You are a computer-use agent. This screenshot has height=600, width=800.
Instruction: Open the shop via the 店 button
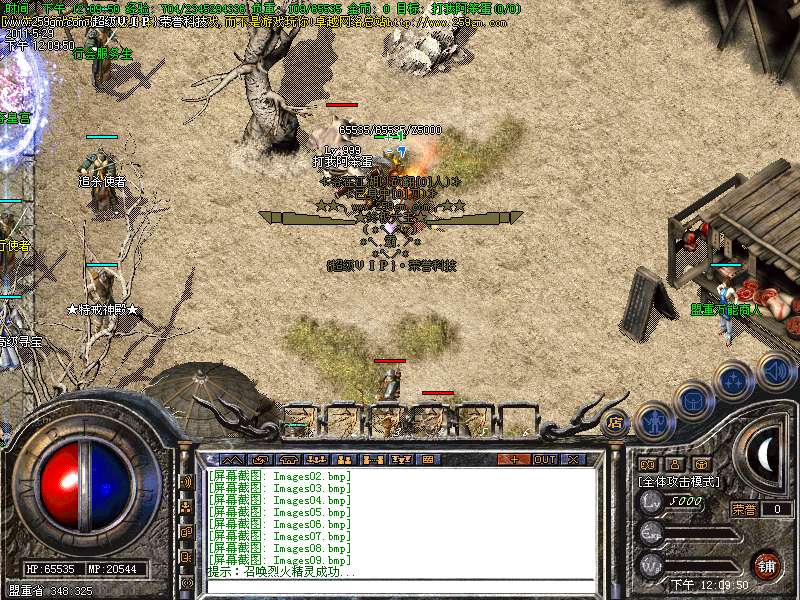pyautogui.click(x=614, y=424)
